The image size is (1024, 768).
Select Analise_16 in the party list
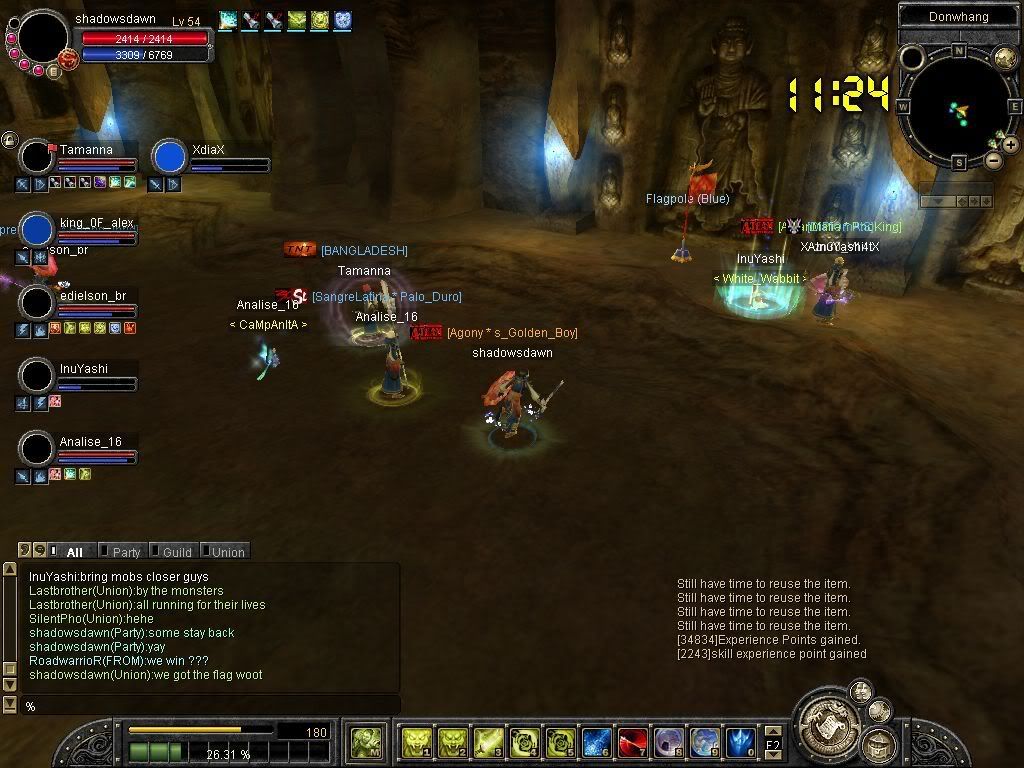[x=38, y=449]
